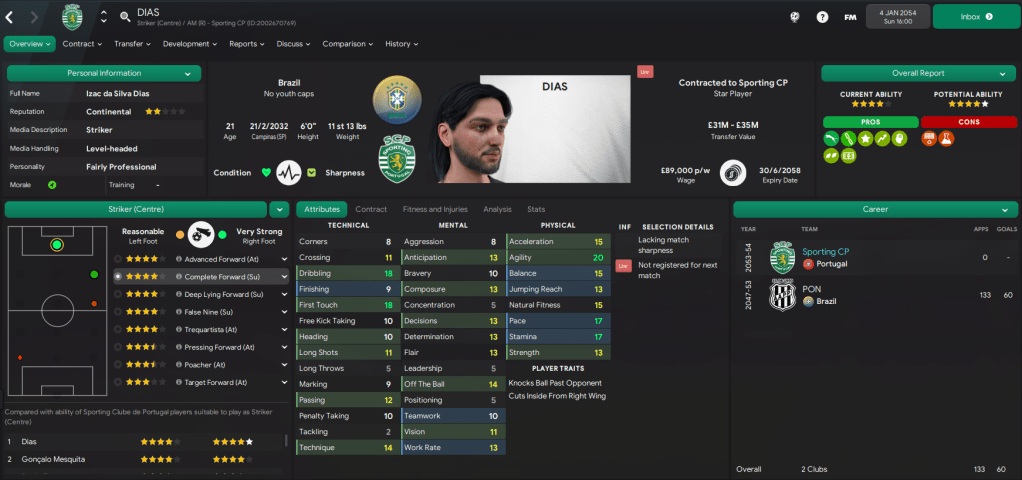Select the Attributes tab
Viewport: 1022px width, 480px height.
pyautogui.click(x=321, y=209)
